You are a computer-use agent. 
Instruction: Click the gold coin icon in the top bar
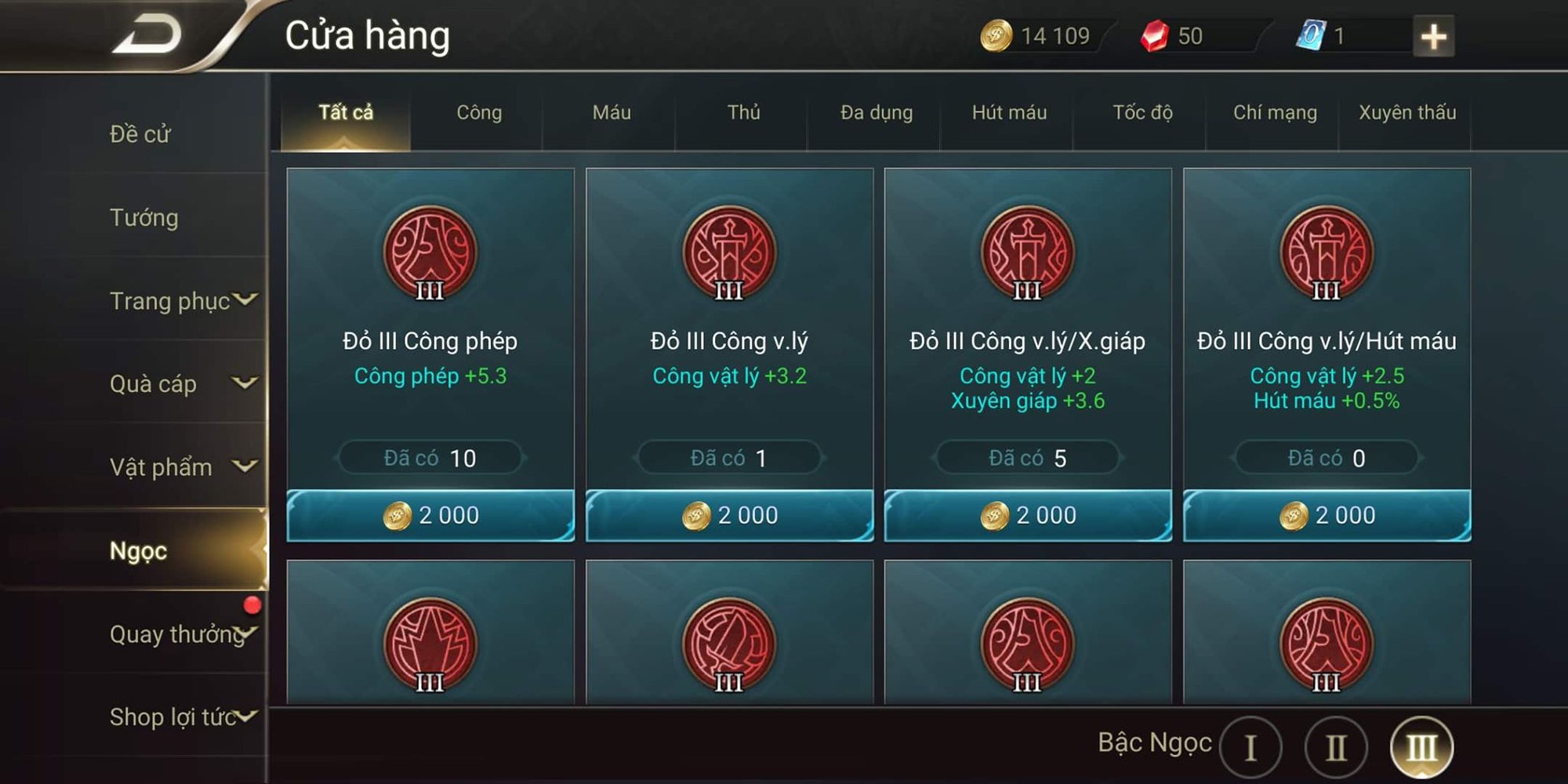click(994, 35)
